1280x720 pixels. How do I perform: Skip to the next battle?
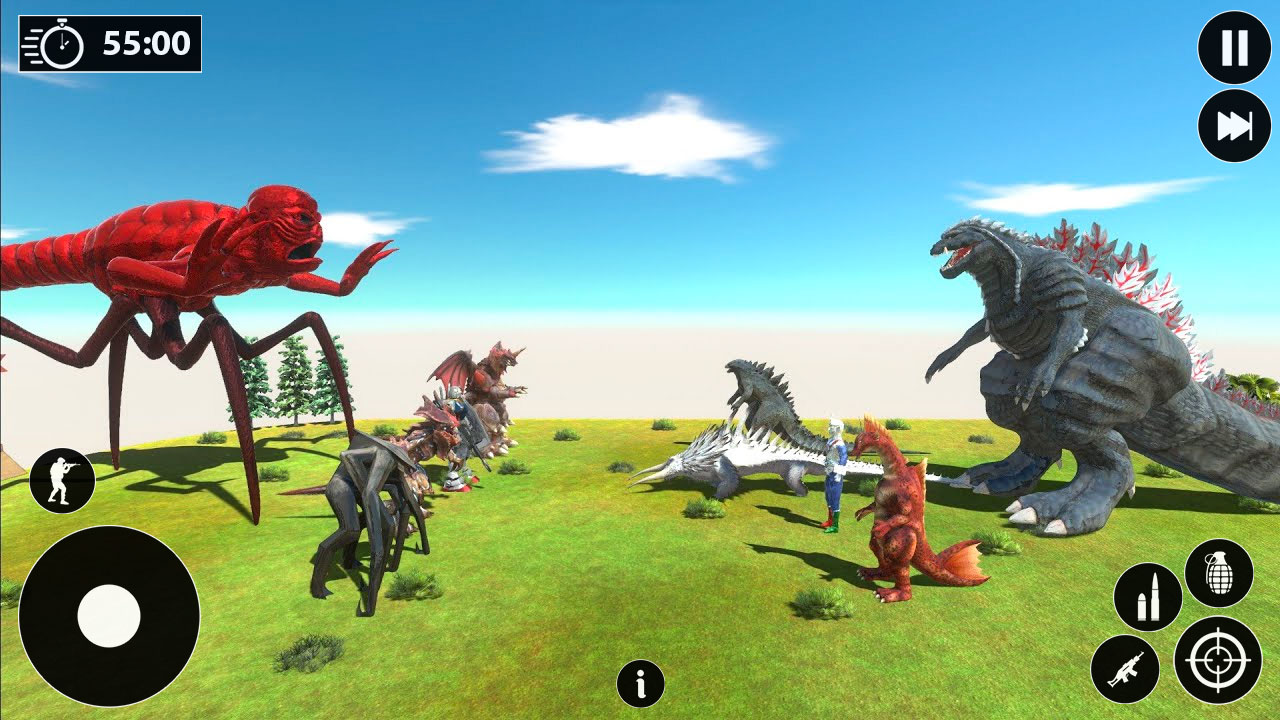(1233, 123)
